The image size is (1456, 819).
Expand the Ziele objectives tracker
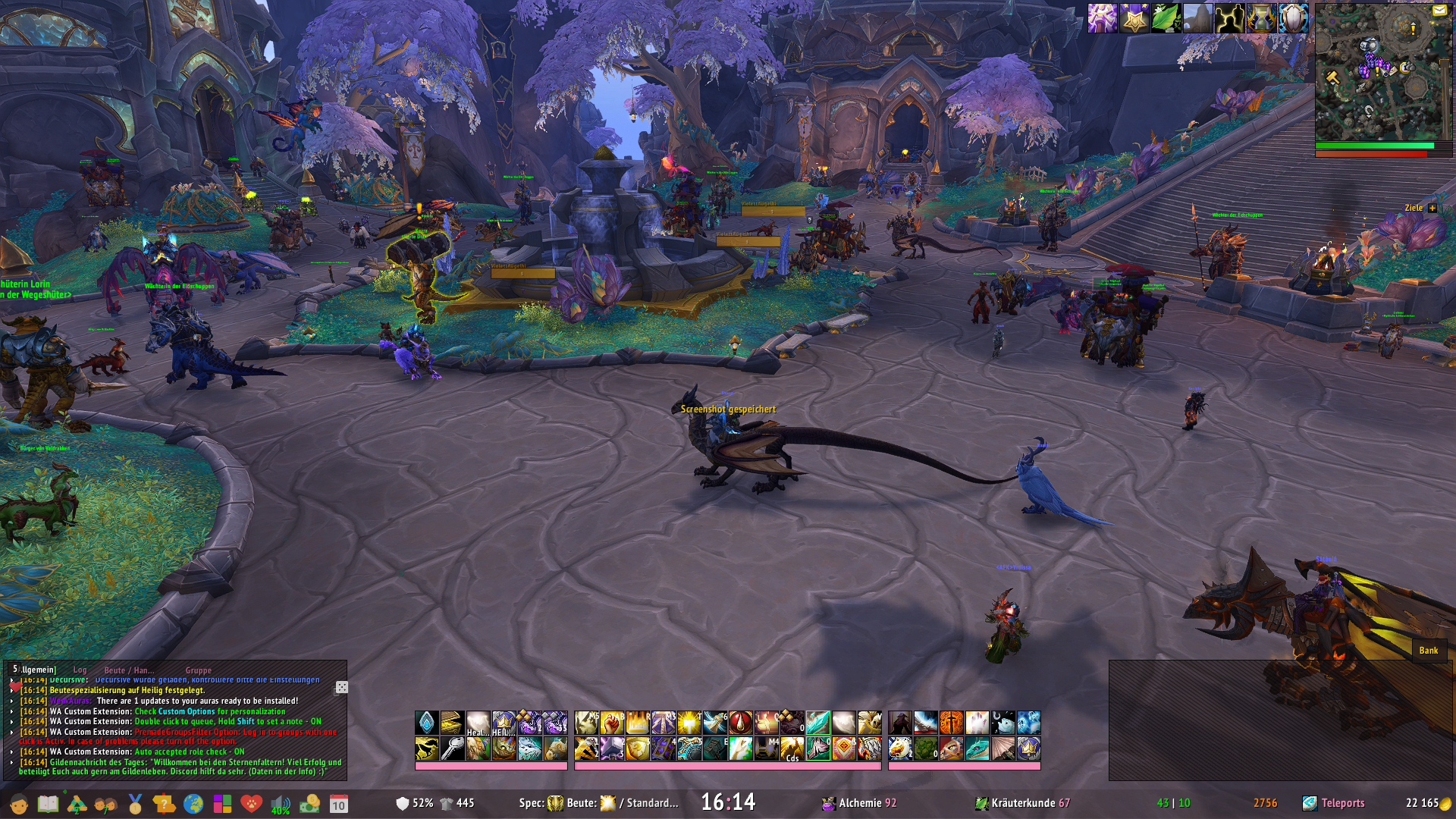pos(1432,208)
